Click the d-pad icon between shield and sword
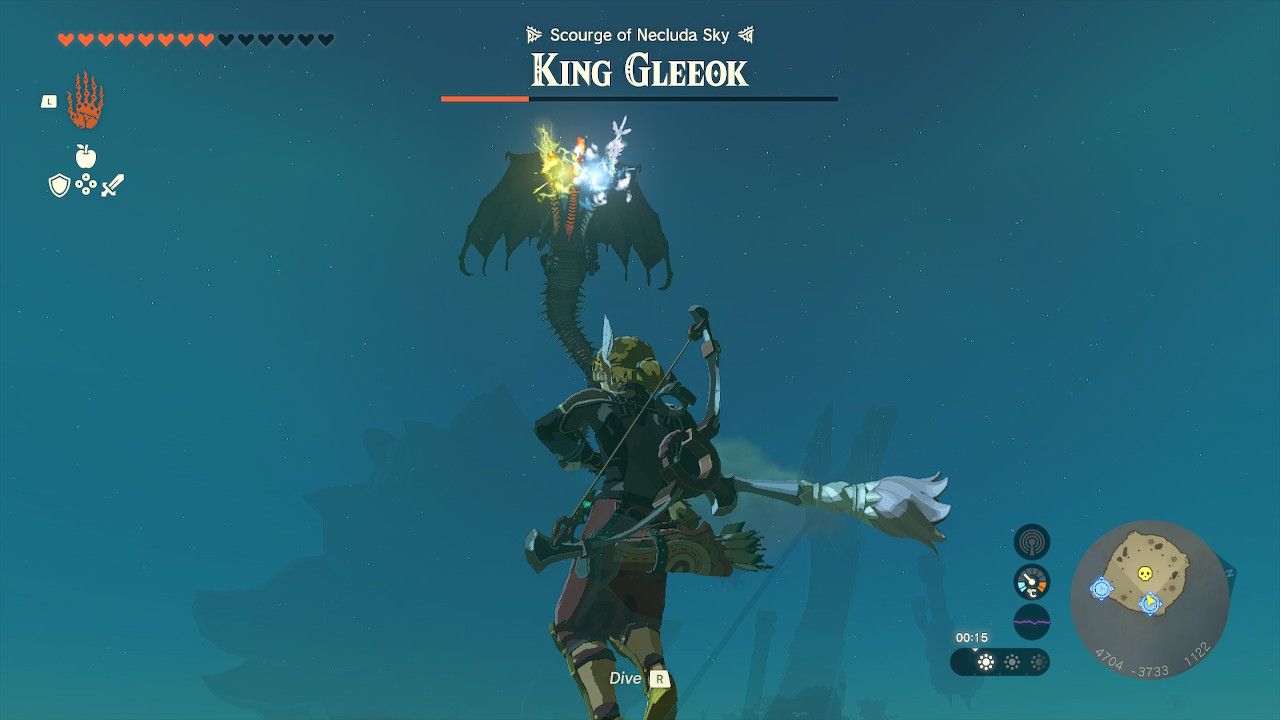Screen dimensions: 1280x720 click(86, 183)
